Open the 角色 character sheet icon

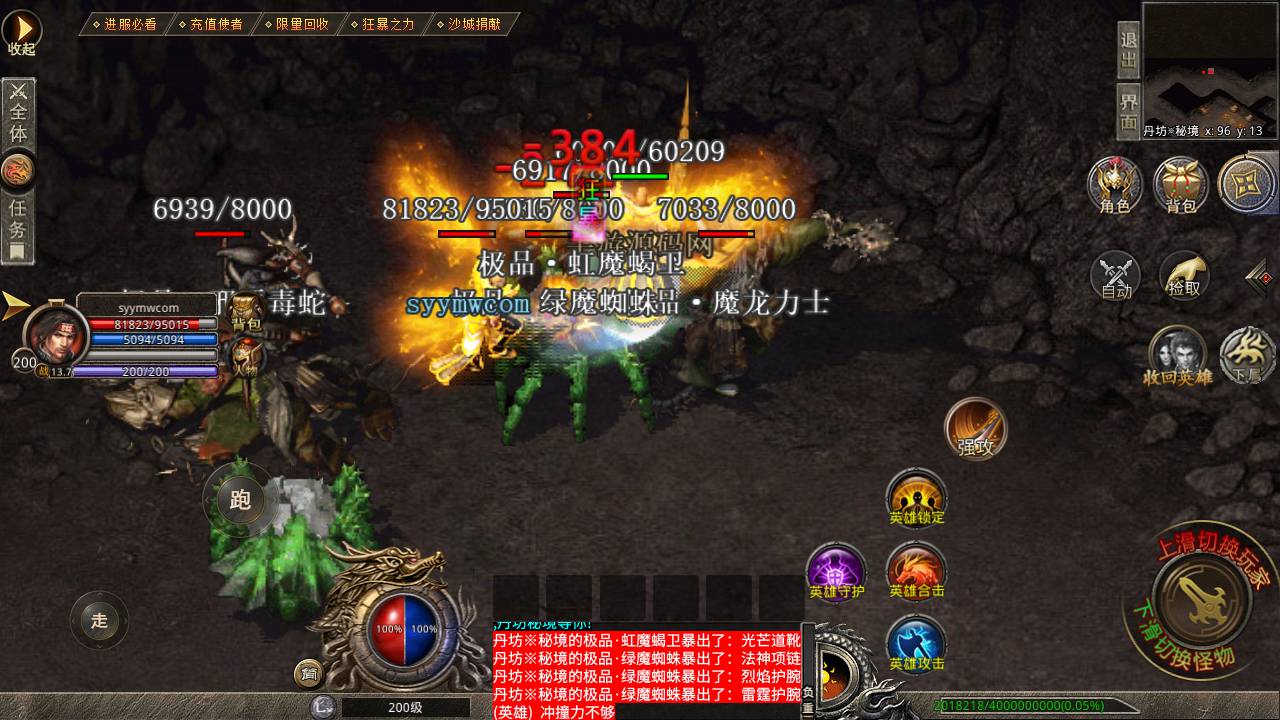coord(1114,185)
